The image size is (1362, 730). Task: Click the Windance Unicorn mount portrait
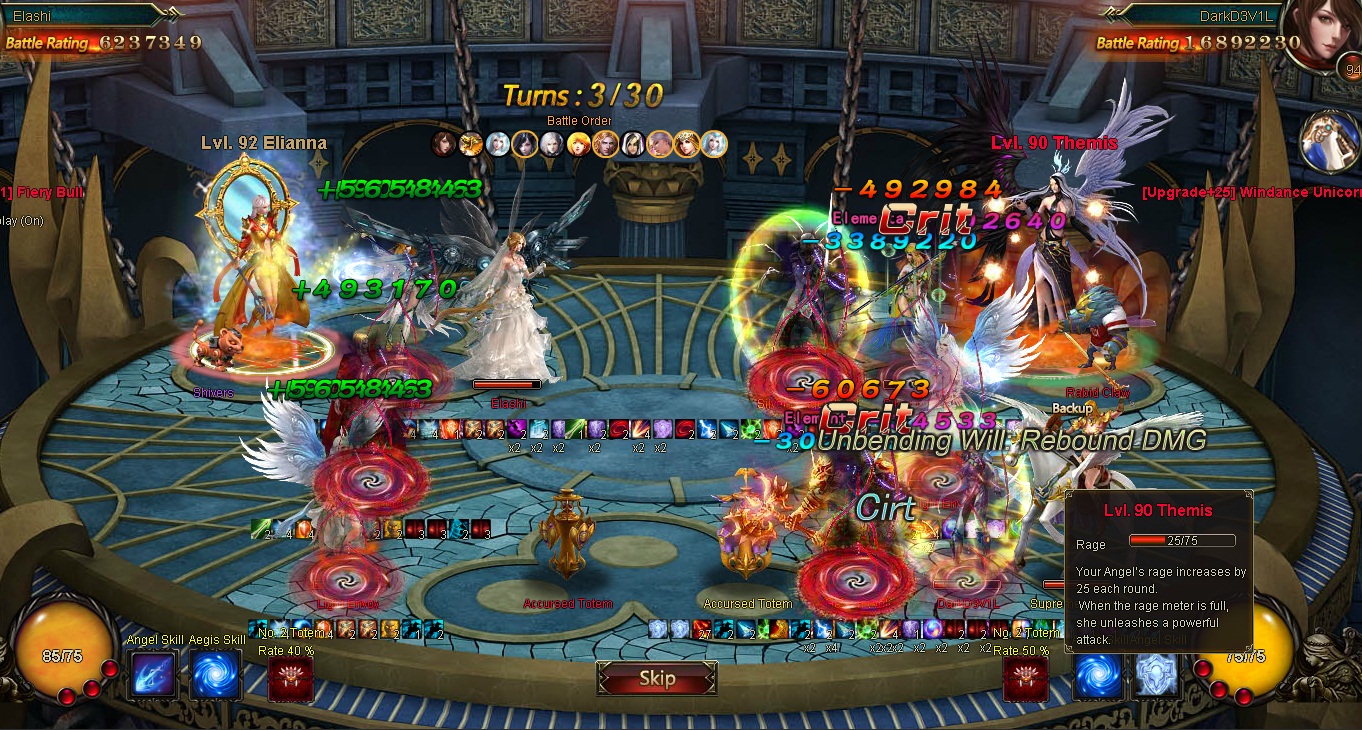click(1329, 141)
